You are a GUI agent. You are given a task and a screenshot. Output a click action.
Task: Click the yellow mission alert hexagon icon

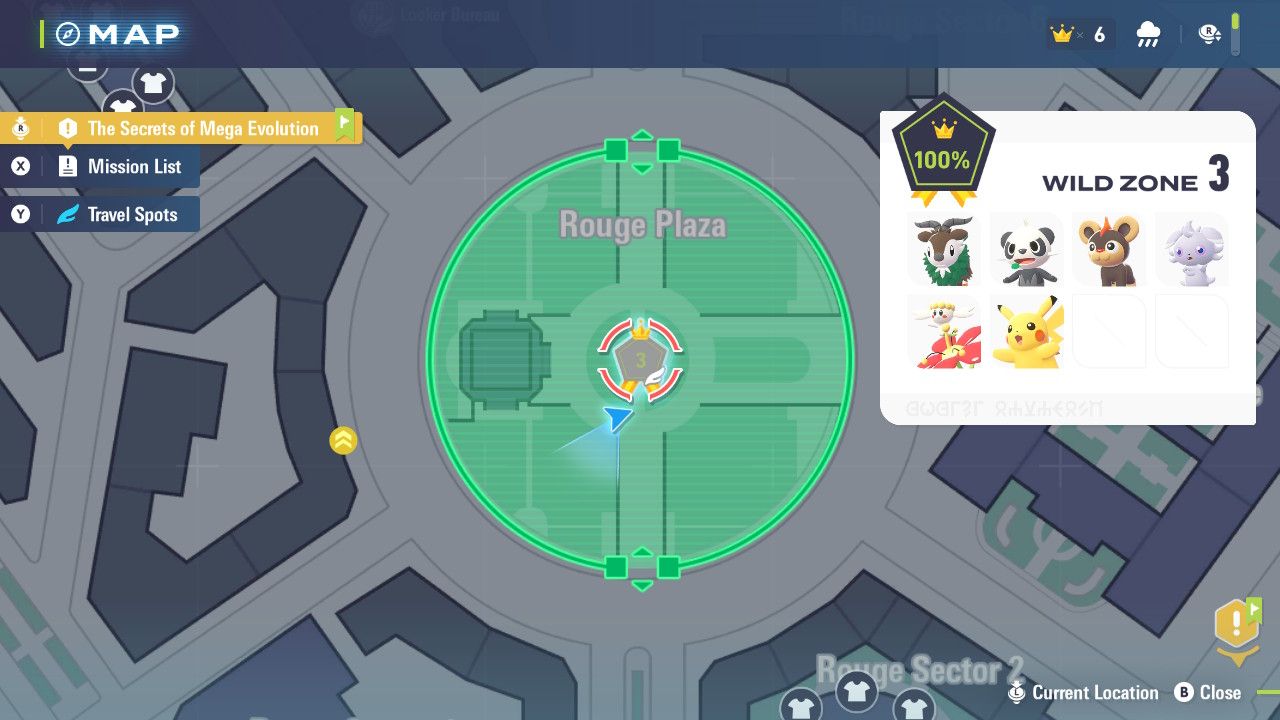point(1236,625)
